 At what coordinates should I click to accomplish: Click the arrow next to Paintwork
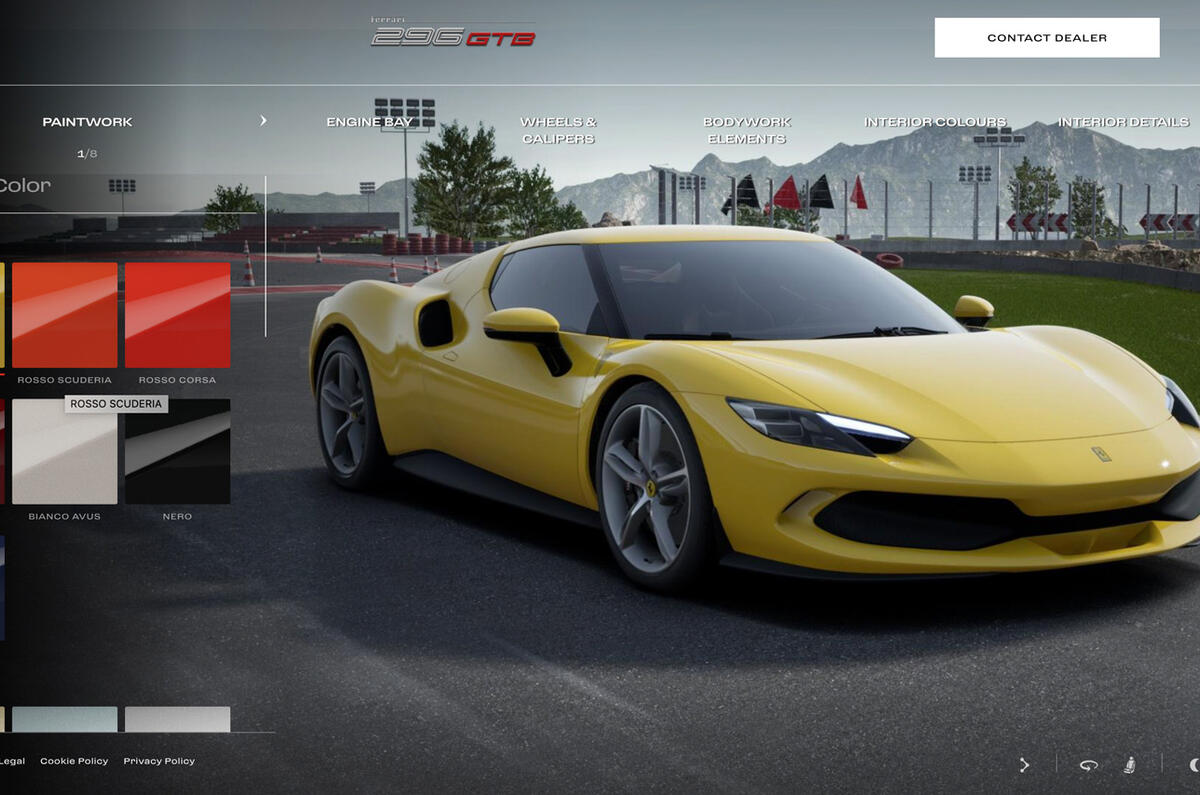pos(263,121)
